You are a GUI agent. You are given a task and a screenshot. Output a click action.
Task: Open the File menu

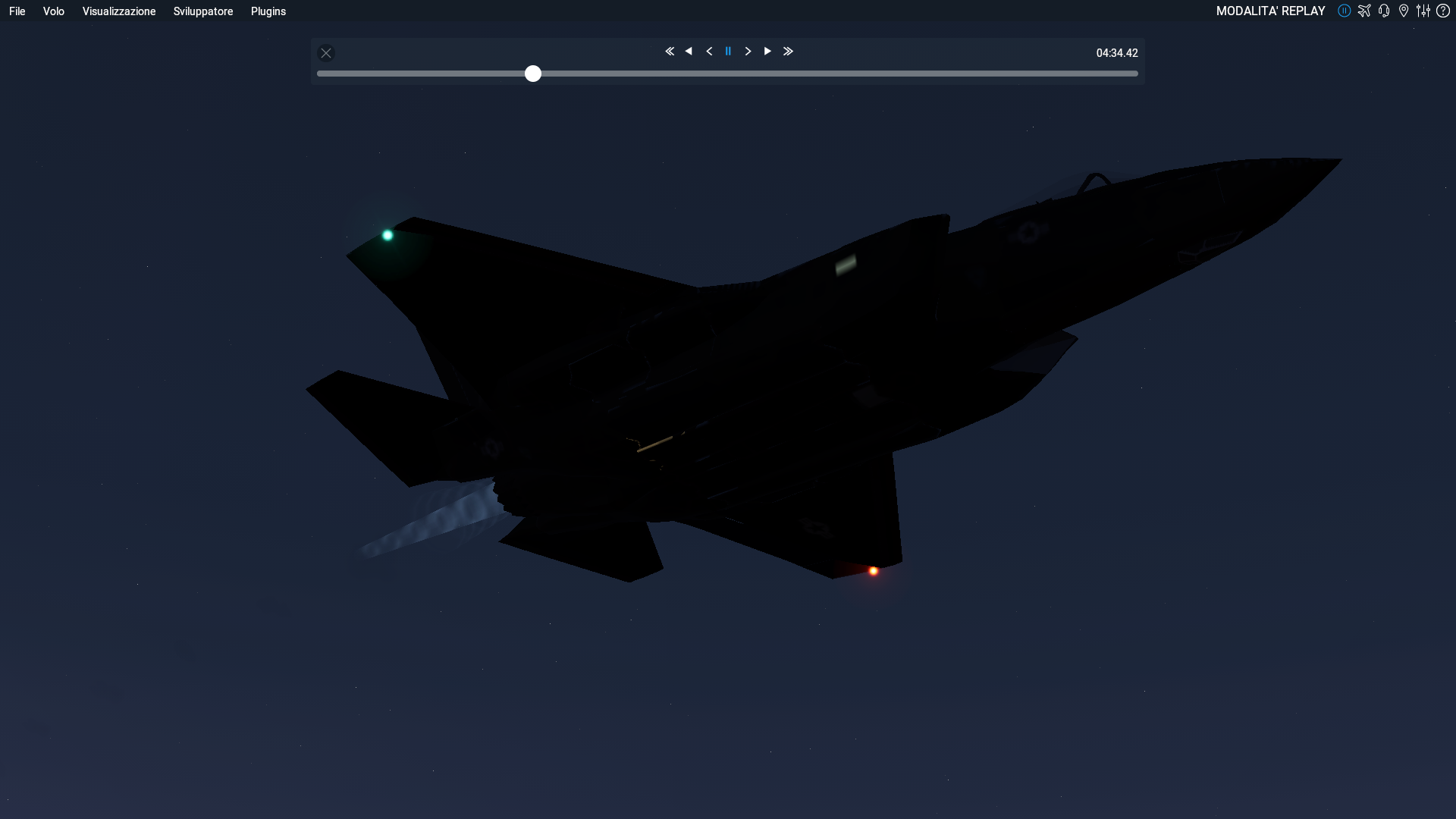coord(17,11)
